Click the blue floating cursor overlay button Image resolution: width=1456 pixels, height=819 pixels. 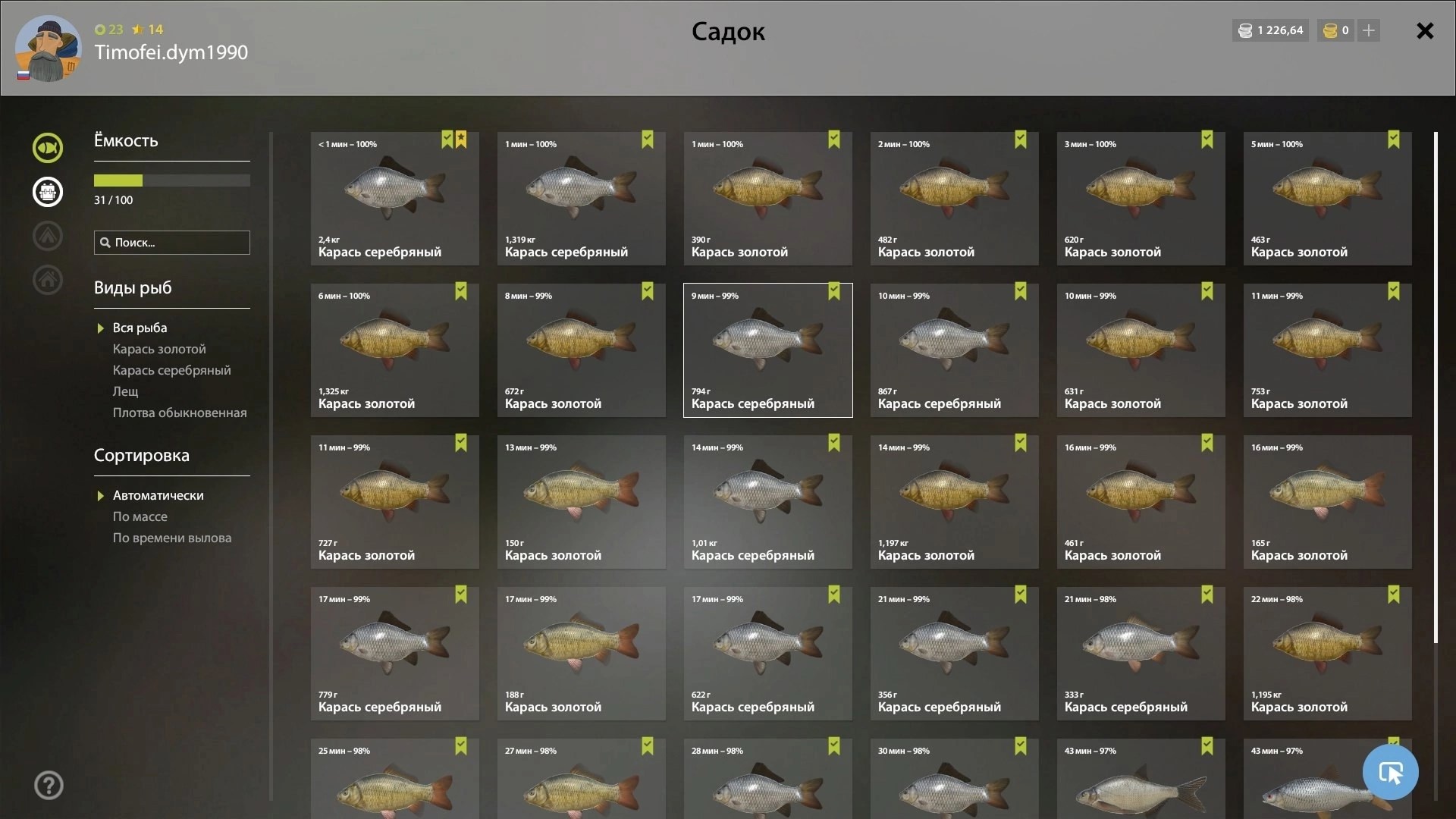coord(1390,772)
